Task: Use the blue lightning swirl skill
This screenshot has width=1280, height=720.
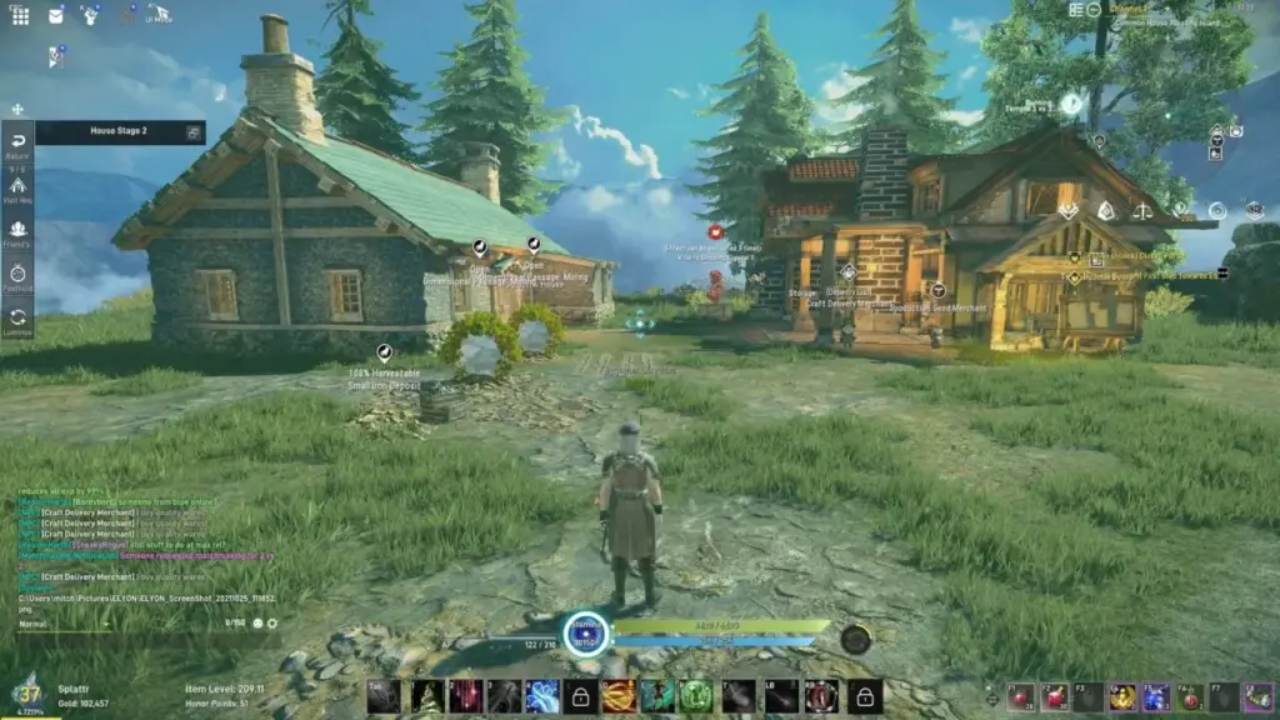Action: click(542, 696)
